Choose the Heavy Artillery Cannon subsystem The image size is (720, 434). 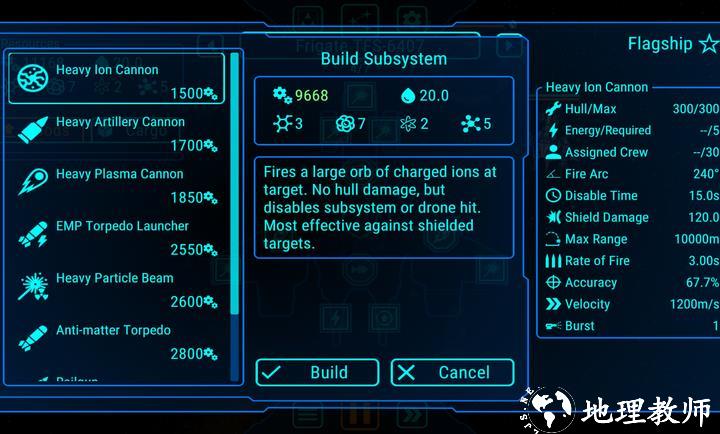pyautogui.click(x=116, y=131)
